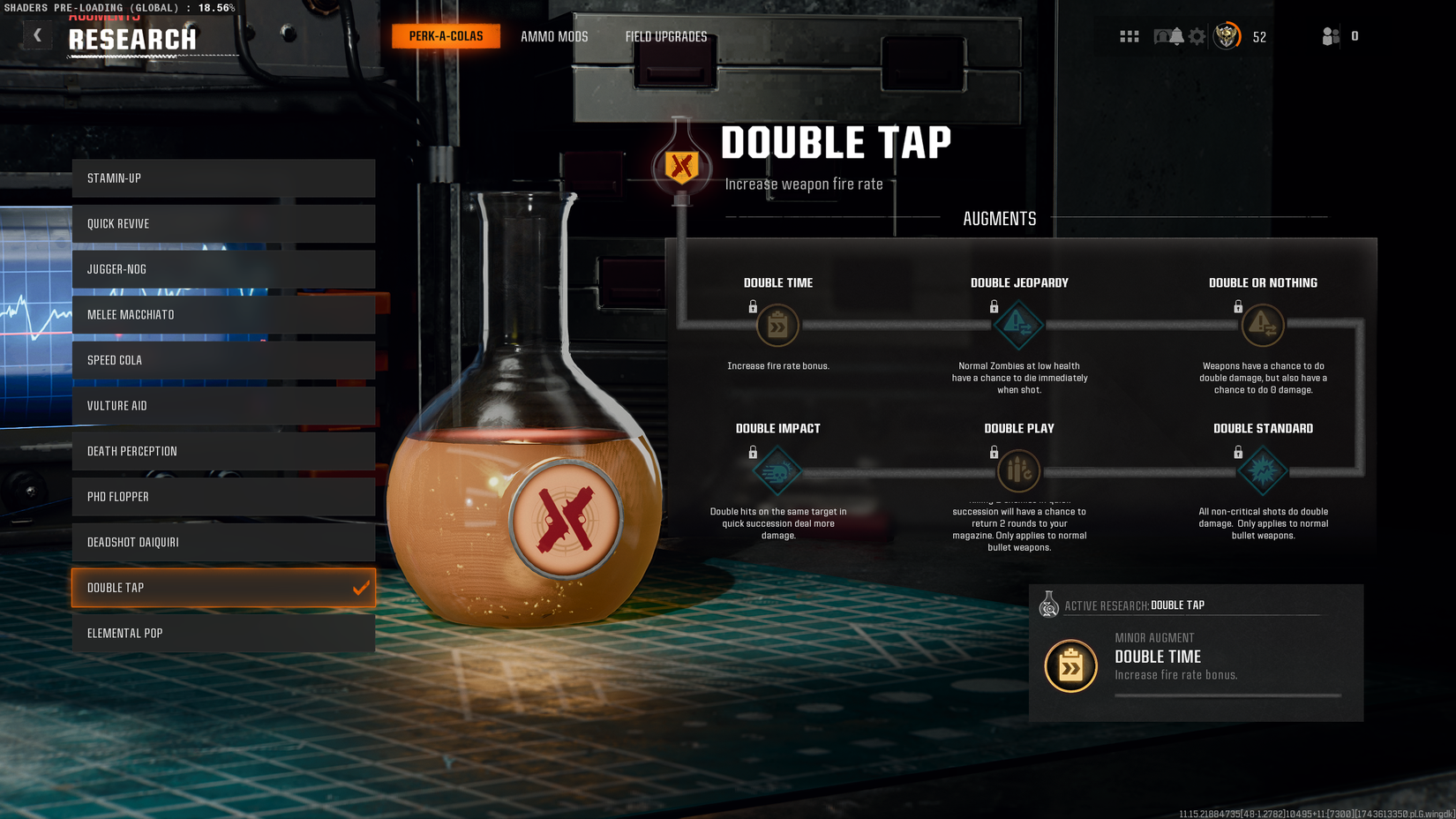Click the Double Play augment icon
The image size is (1456, 819).
[1019, 470]
